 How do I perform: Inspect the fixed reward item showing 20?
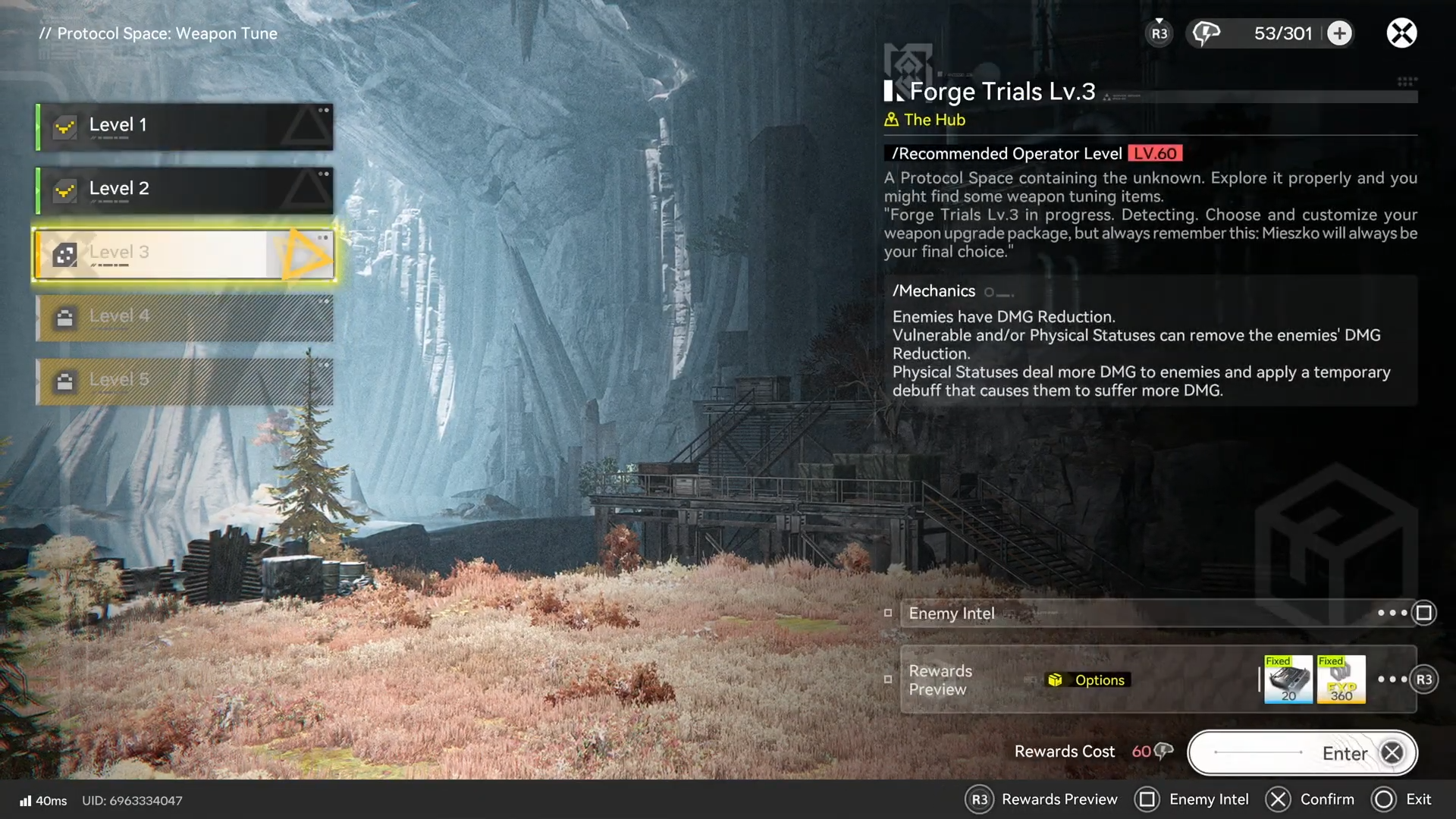[1288, 679]
